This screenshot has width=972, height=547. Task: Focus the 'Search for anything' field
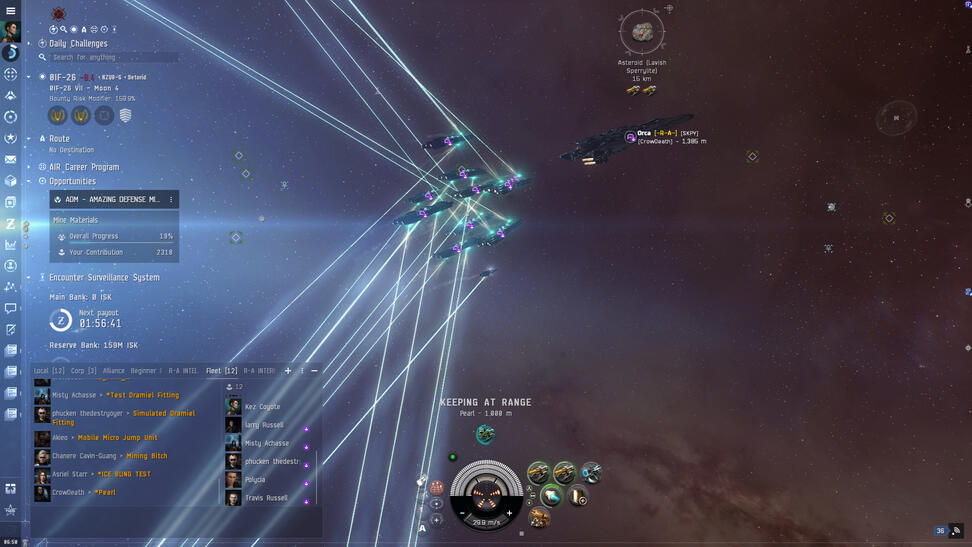point(110,57)
